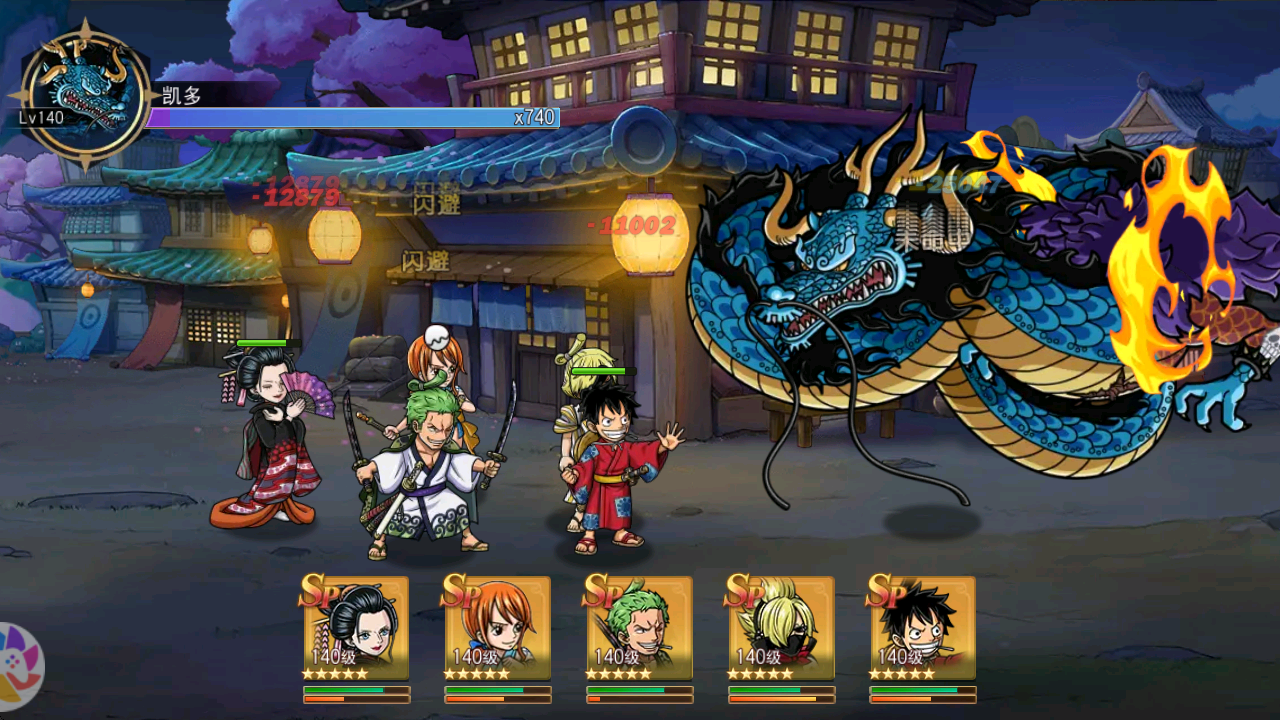Activate Luffy's SP skill portrait
Viewport: 1280px width, 720px height.
point(923,628)
